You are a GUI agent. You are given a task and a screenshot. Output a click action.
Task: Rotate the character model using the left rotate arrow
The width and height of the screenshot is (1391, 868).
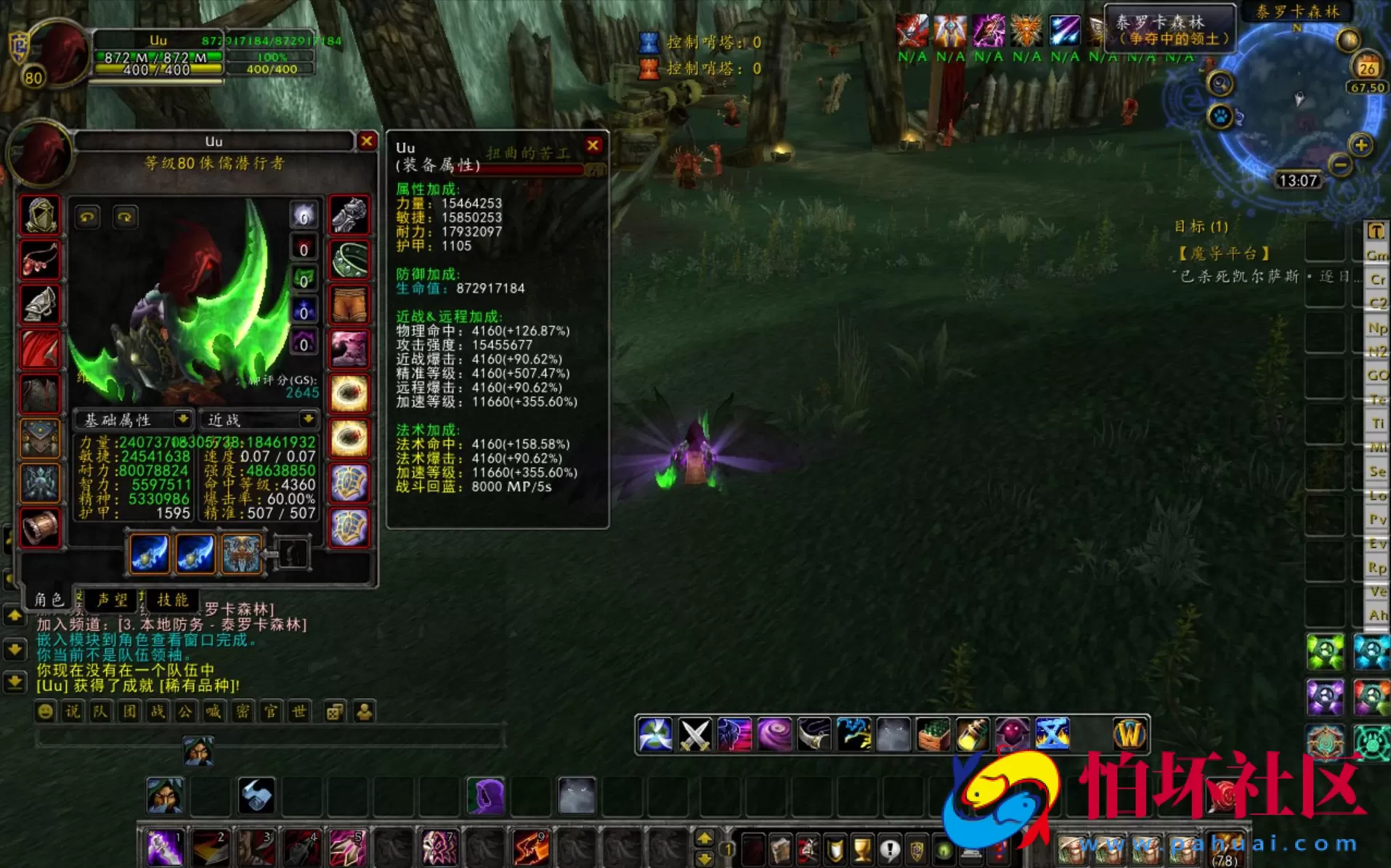pyautogui.click(x=87, y=216)
